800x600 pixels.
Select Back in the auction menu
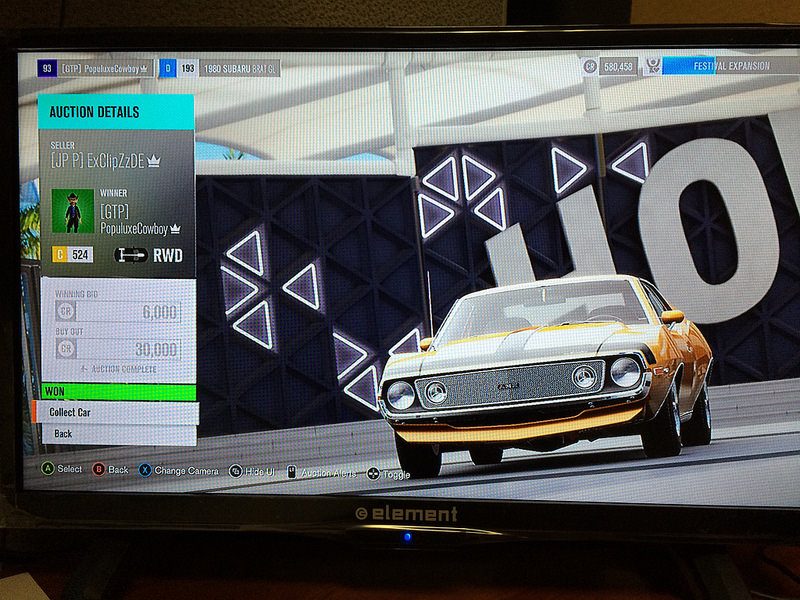114,434
